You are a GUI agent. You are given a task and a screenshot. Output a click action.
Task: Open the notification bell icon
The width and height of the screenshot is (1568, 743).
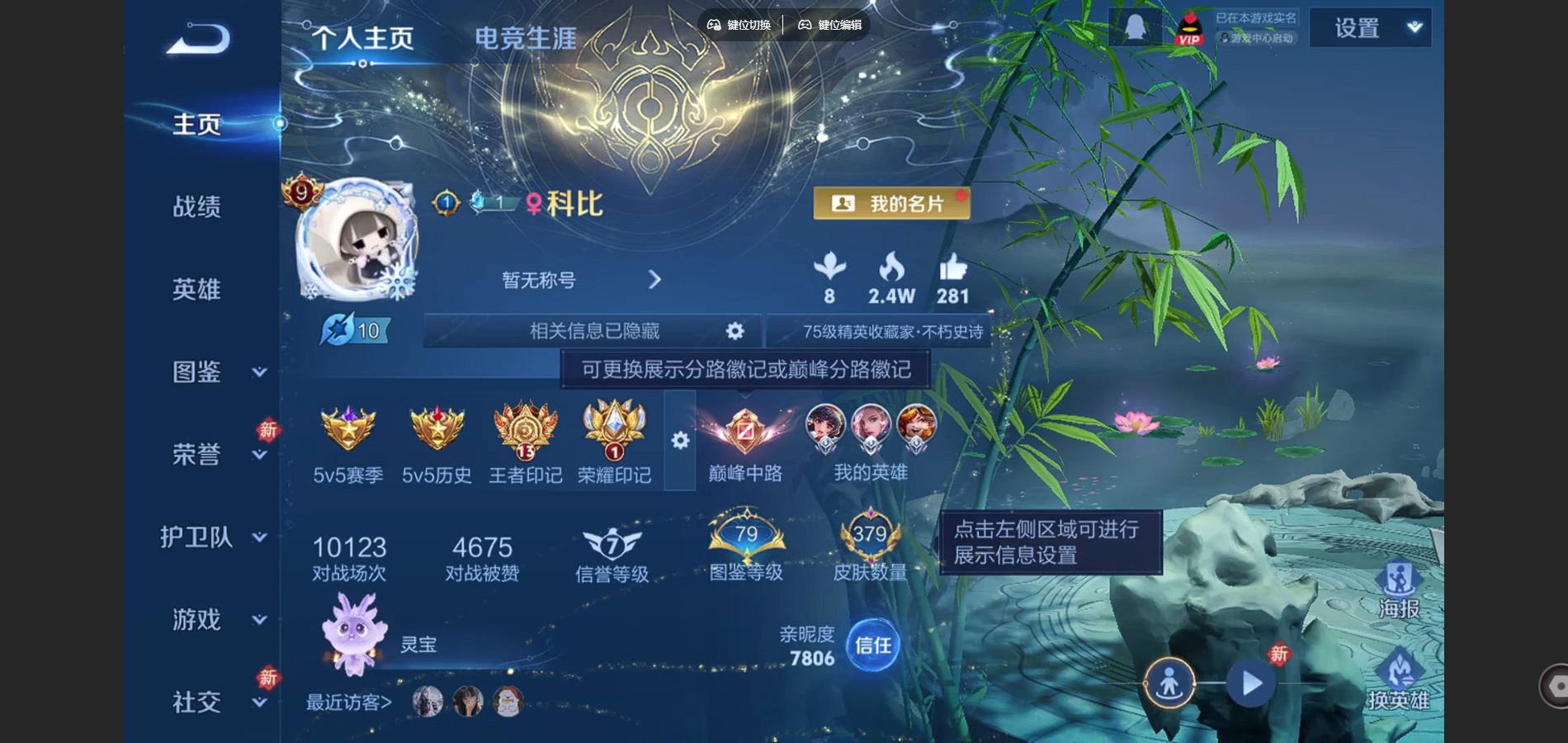tap(1136, 27)
